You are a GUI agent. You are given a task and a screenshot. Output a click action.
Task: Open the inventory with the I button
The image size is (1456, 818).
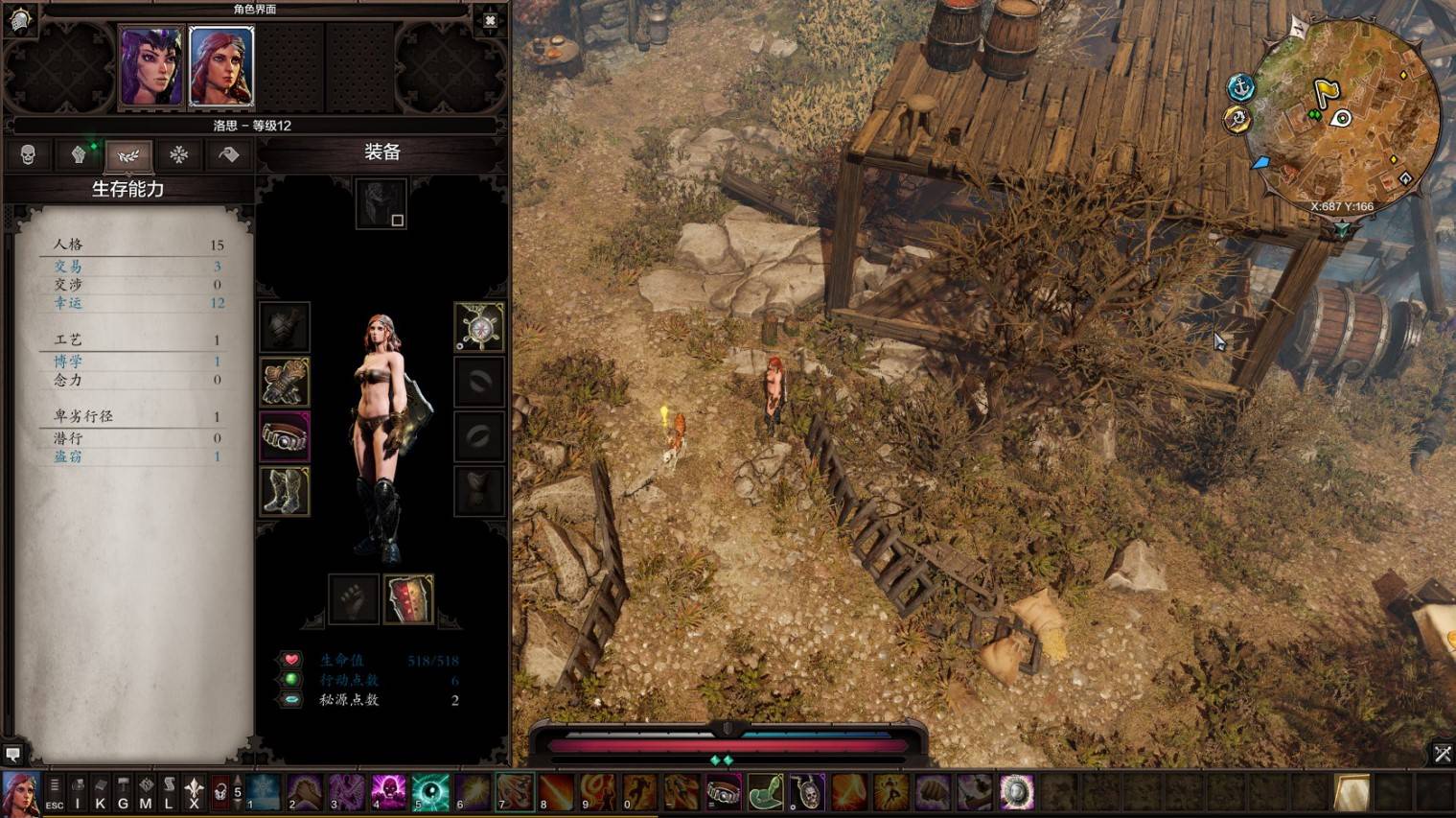(x=78, y=793)
